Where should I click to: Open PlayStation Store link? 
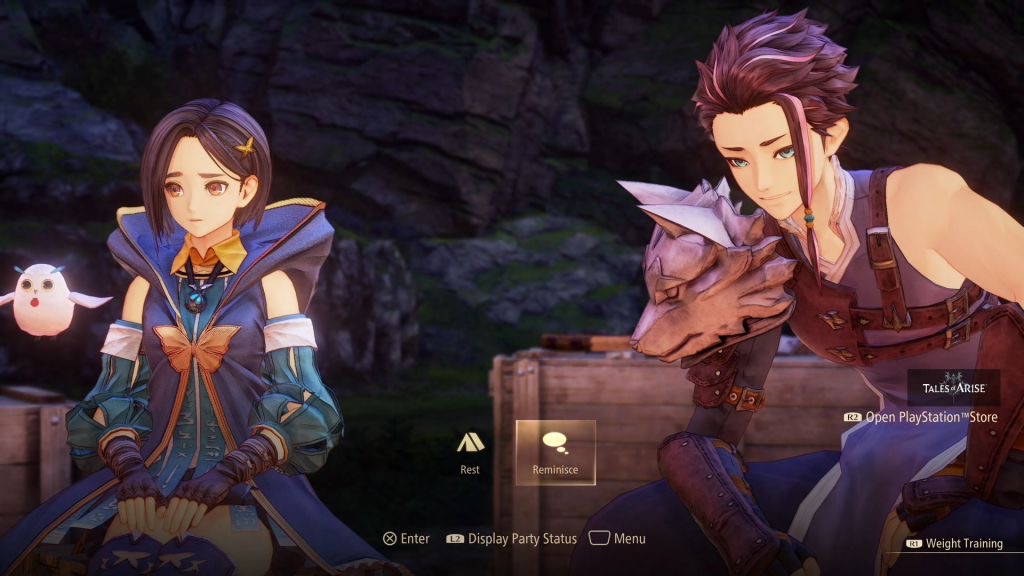tap(921, 417)
